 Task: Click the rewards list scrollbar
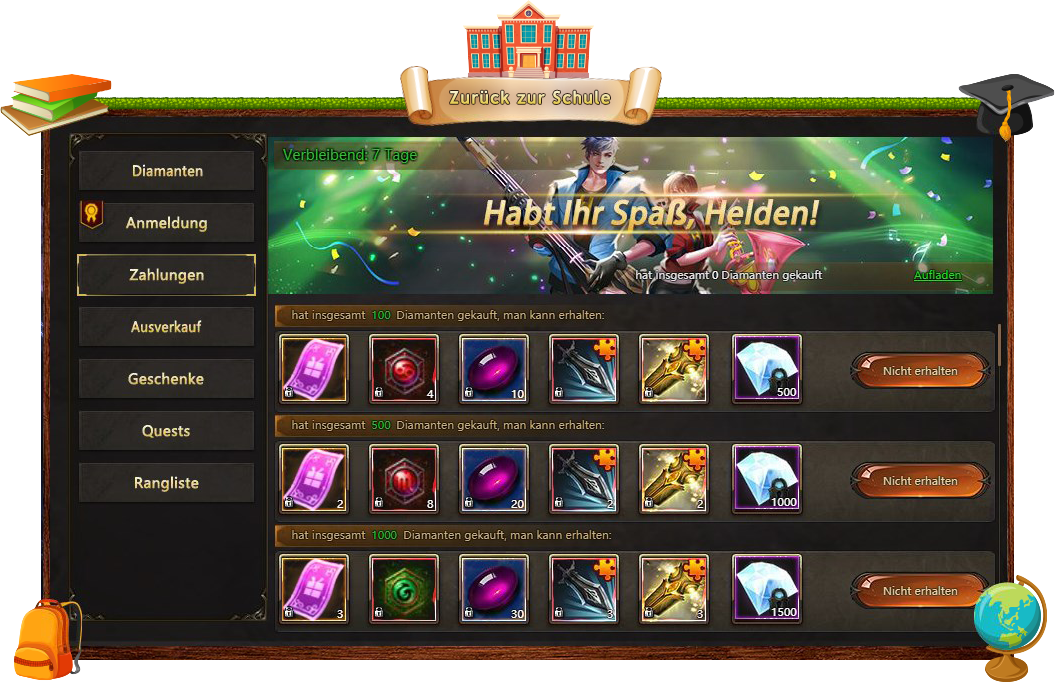(999, 345)
